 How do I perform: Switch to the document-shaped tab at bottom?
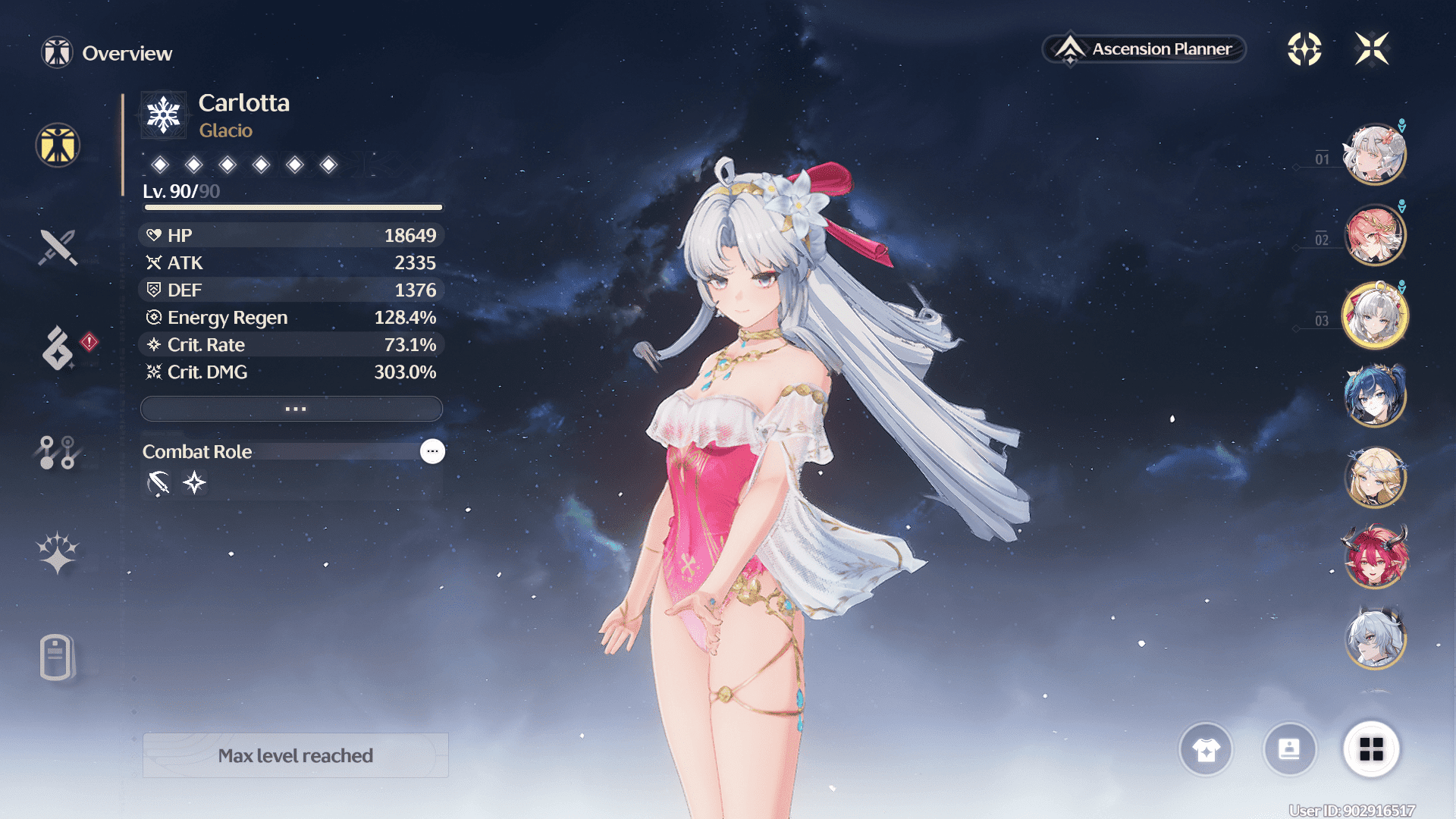pos(57,657)
